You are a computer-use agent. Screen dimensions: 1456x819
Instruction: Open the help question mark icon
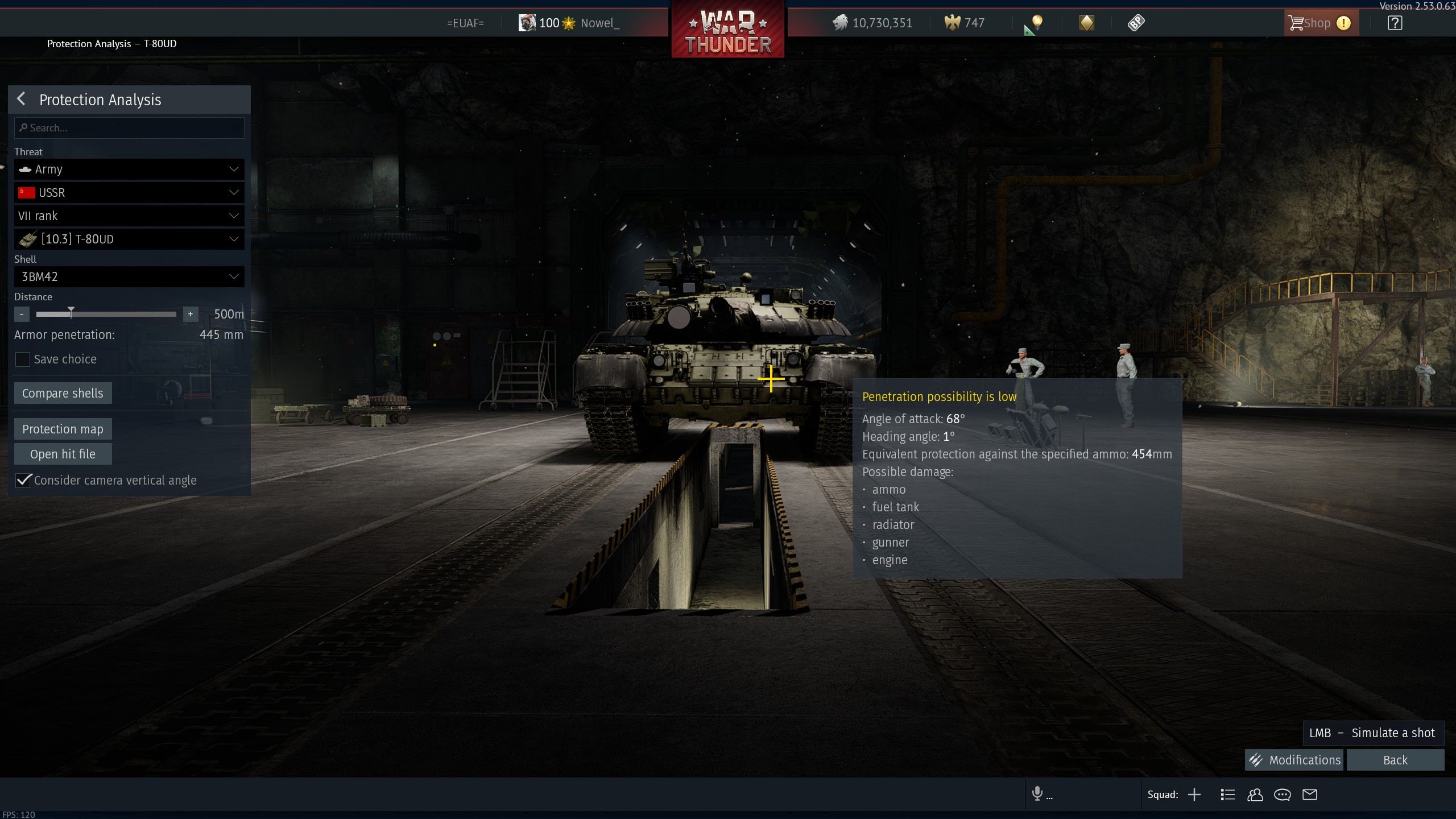click(x=1395, y=23)
